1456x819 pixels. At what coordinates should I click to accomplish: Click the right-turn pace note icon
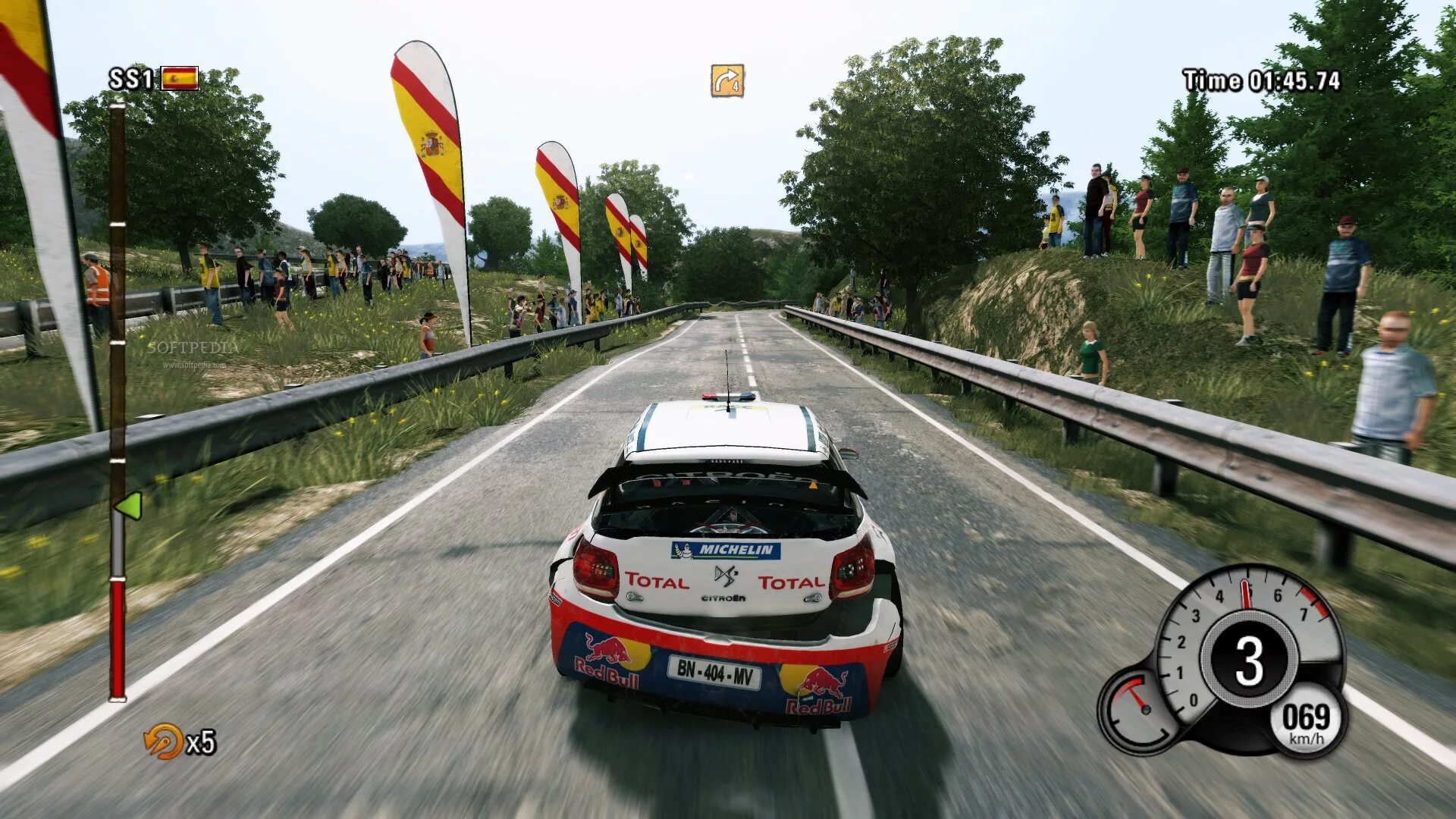(726, 80)
